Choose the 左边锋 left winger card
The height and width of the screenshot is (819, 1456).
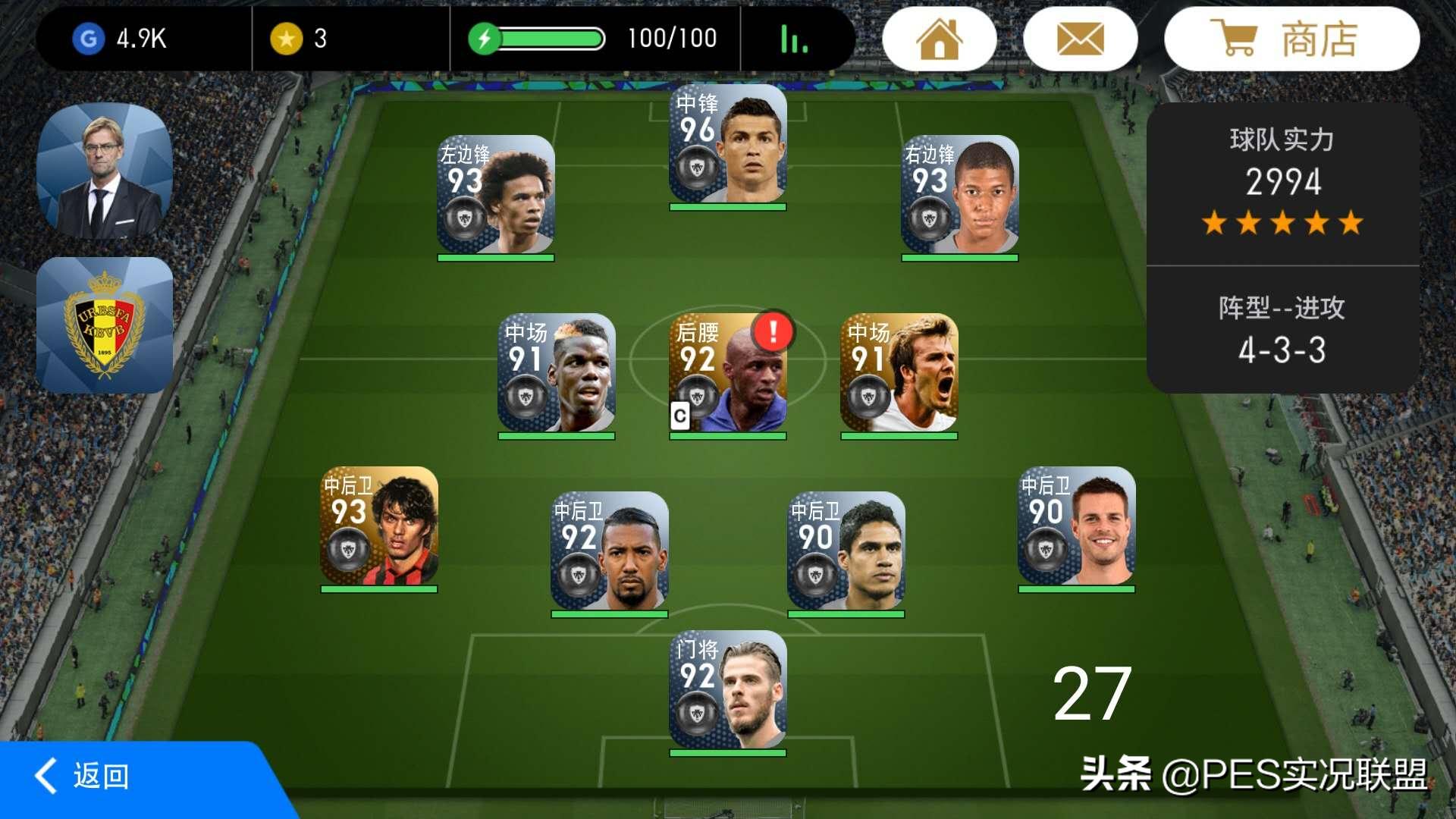495,196
